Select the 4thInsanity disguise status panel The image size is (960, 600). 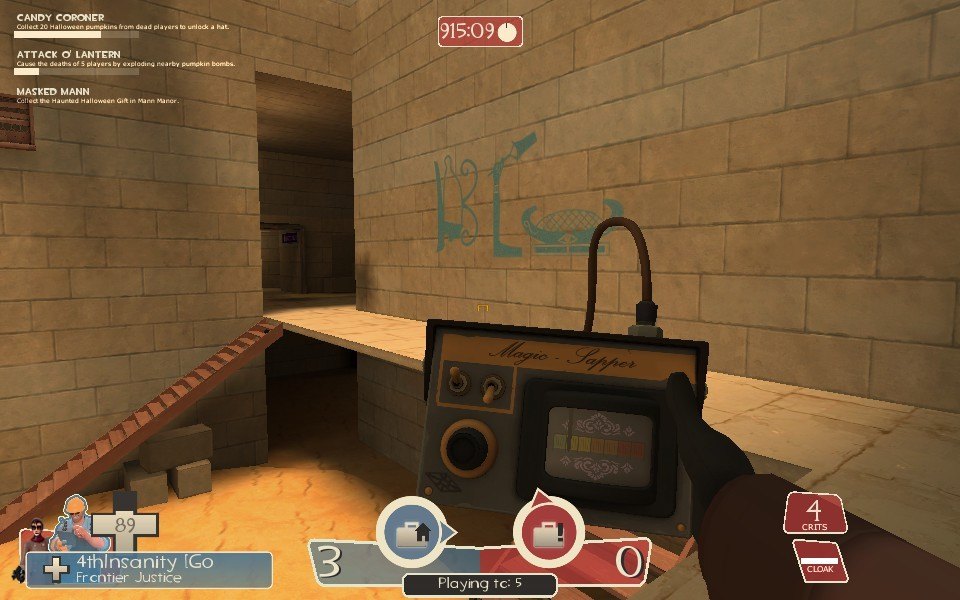click(x=150, y=569)
